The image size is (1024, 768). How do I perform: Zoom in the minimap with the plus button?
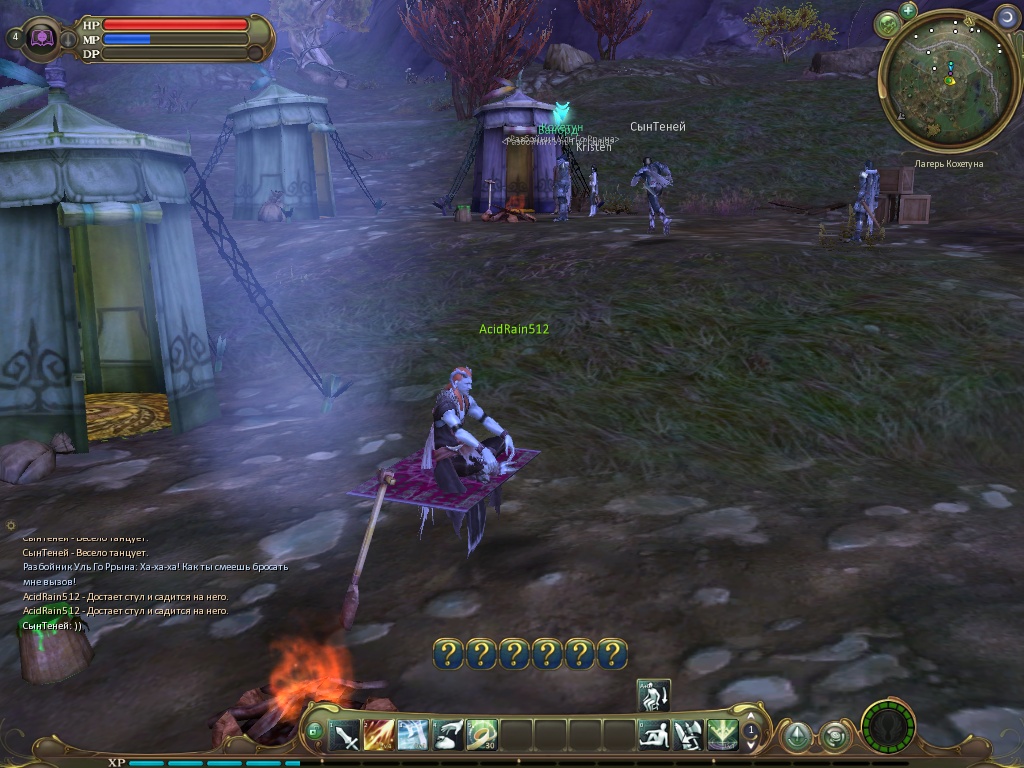(x=908, y=11)
